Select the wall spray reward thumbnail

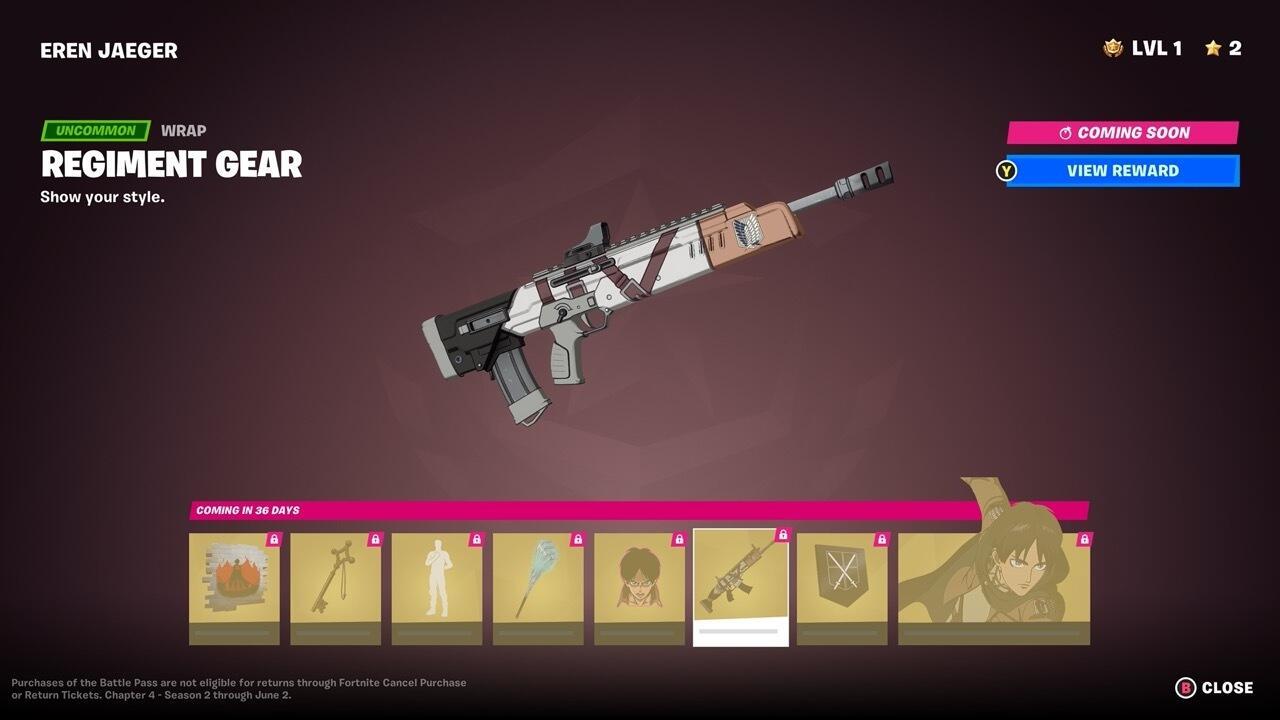233,587
